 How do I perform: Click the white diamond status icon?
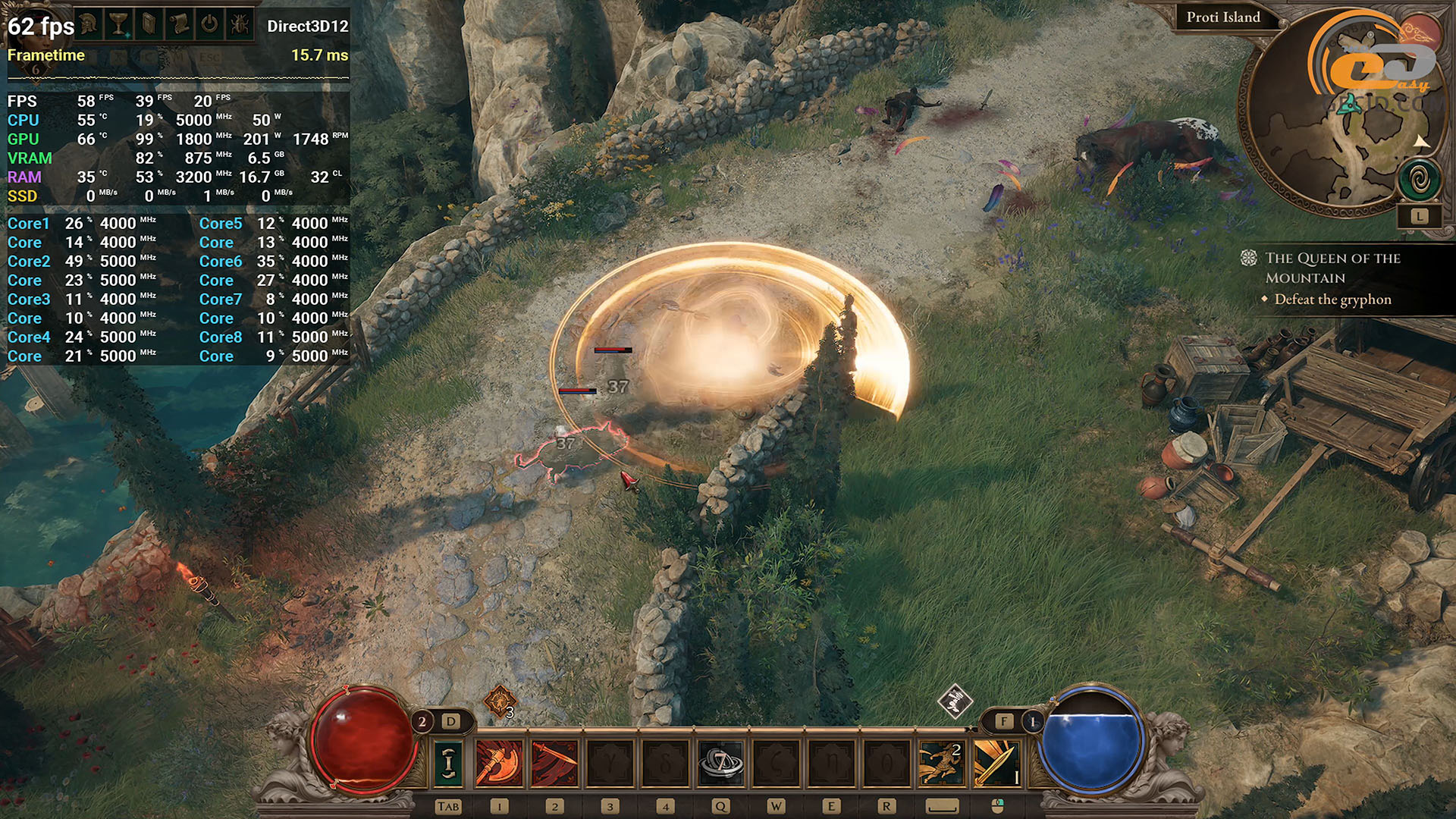point(955,701)
